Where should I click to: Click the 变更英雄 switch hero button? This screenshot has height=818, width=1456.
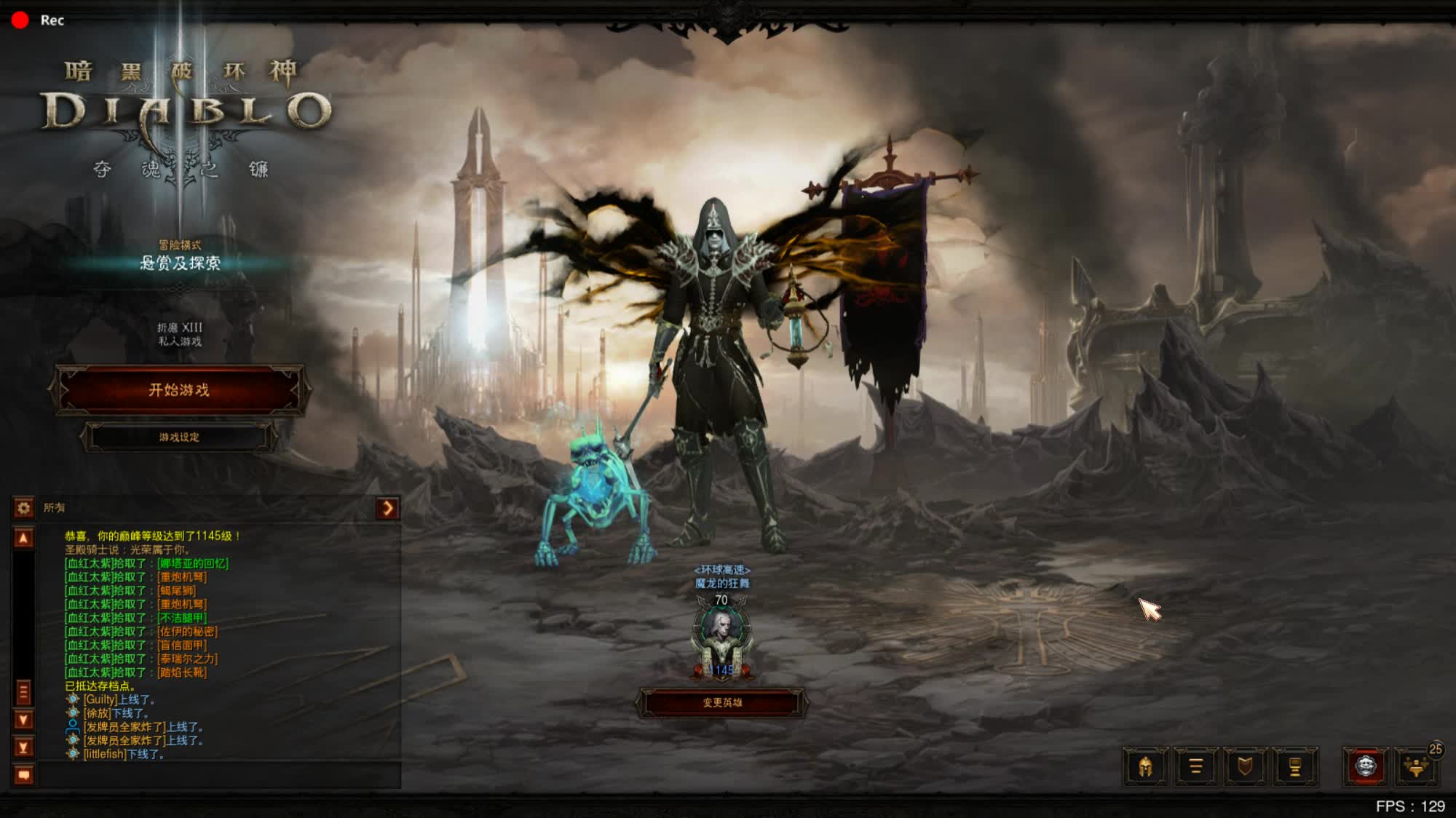(722, 703)
